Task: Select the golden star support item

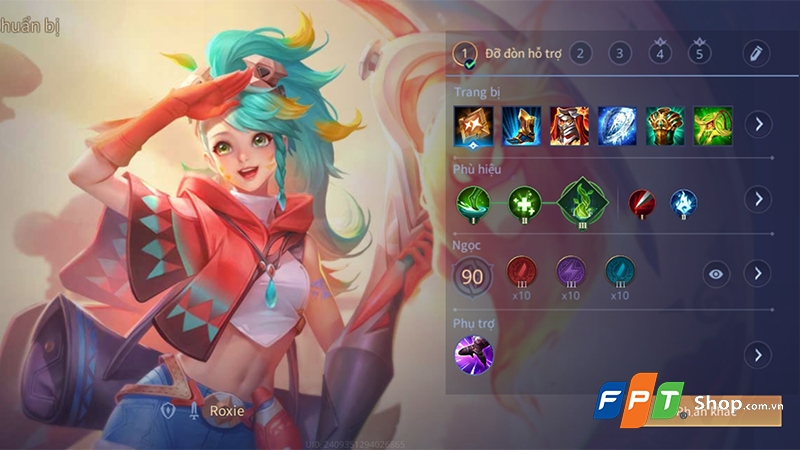Action: [x=473, y=125]
